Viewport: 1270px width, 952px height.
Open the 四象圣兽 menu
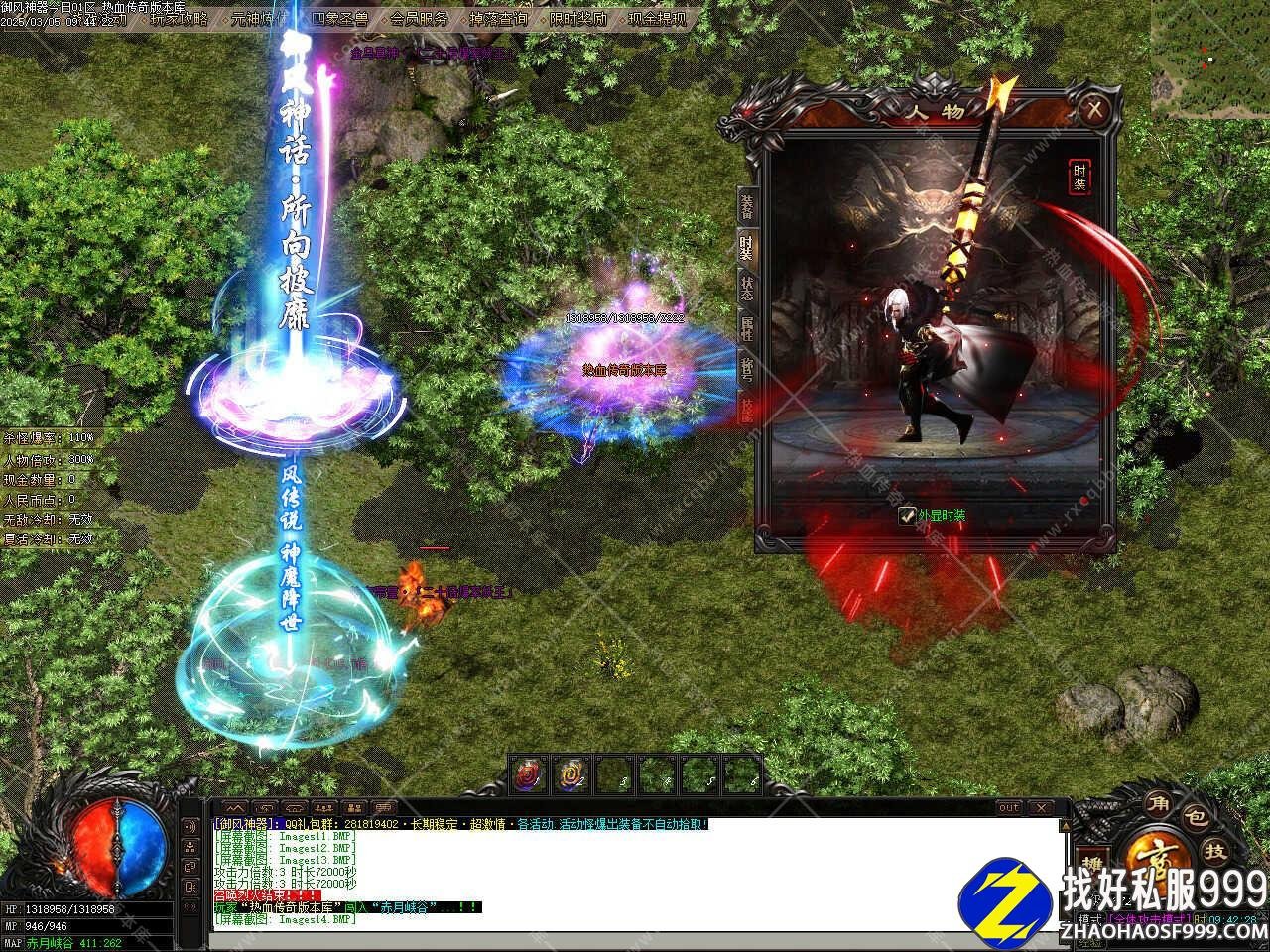338,18
